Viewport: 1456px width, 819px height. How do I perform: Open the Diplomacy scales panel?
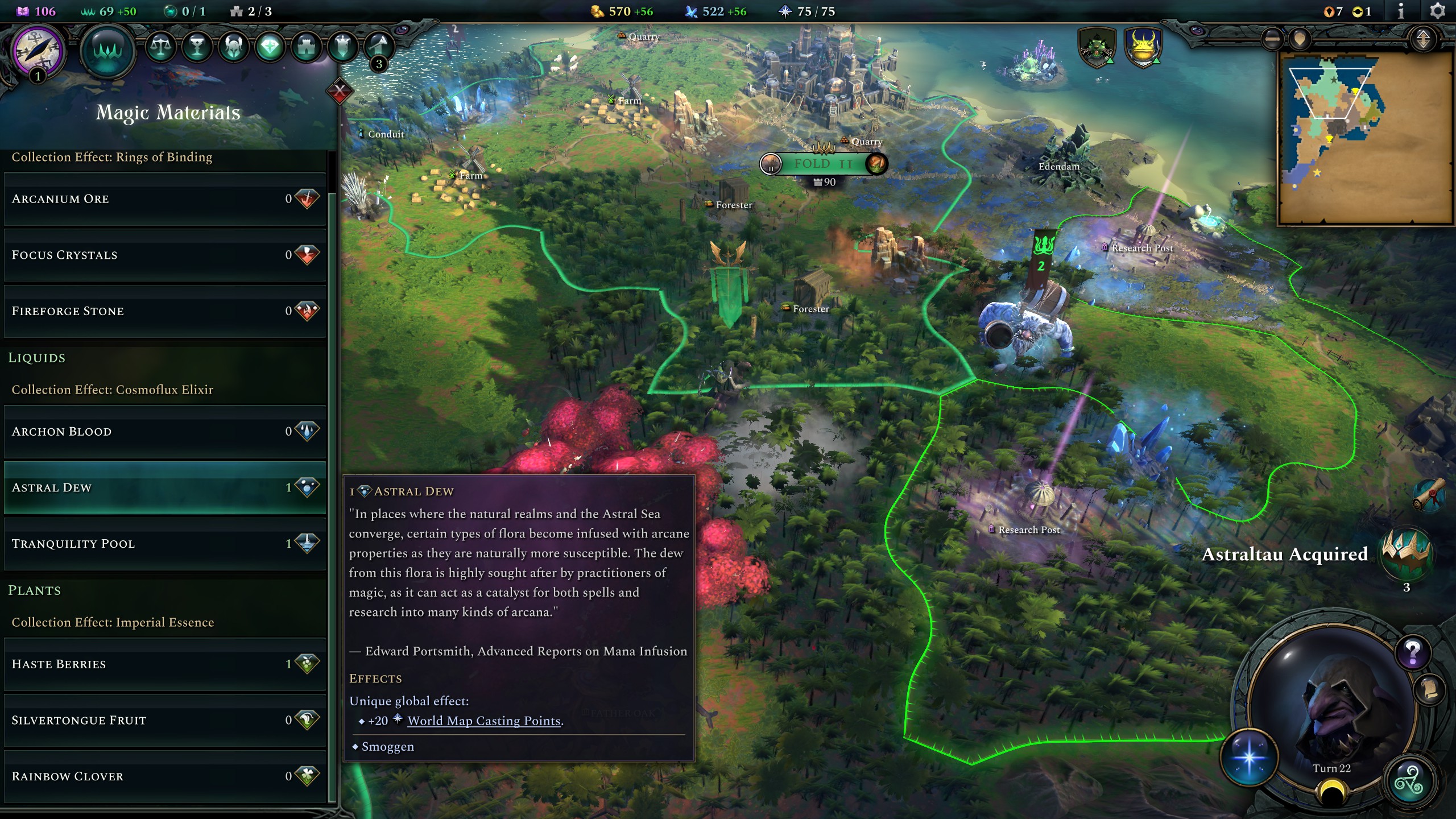click(162, 47)
